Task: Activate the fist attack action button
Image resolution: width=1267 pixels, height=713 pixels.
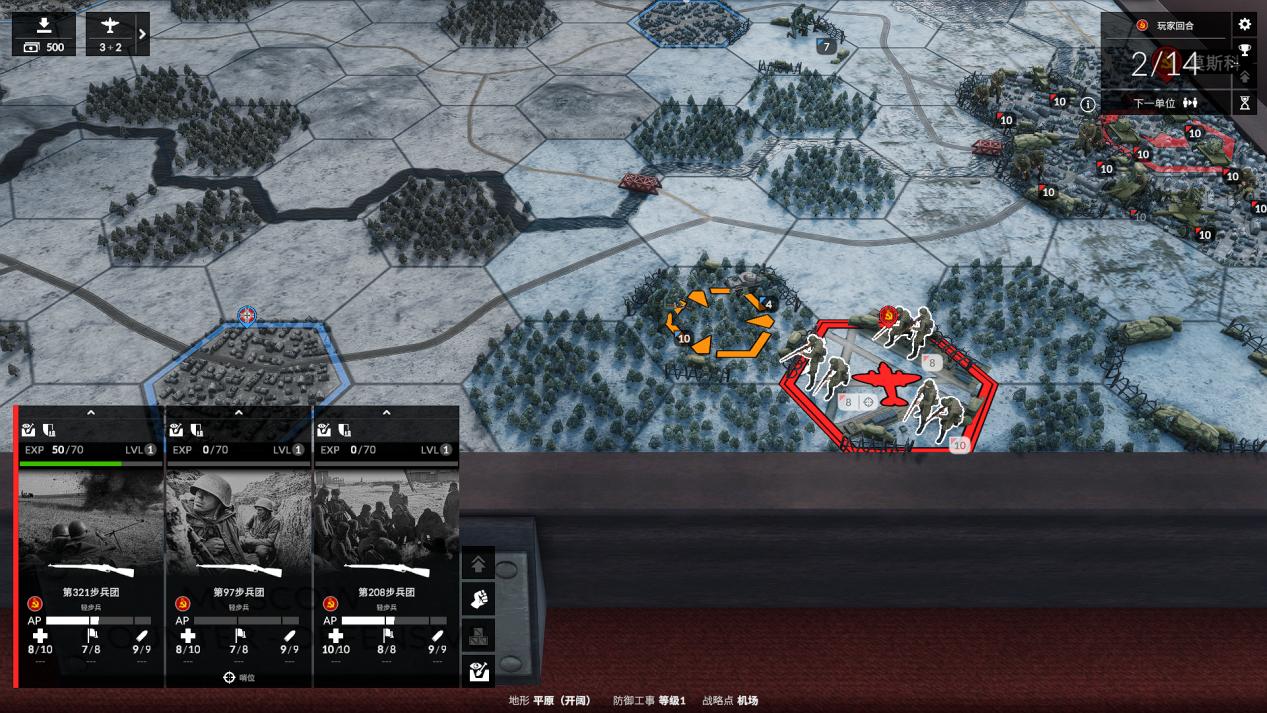Action: click(479, 600)
